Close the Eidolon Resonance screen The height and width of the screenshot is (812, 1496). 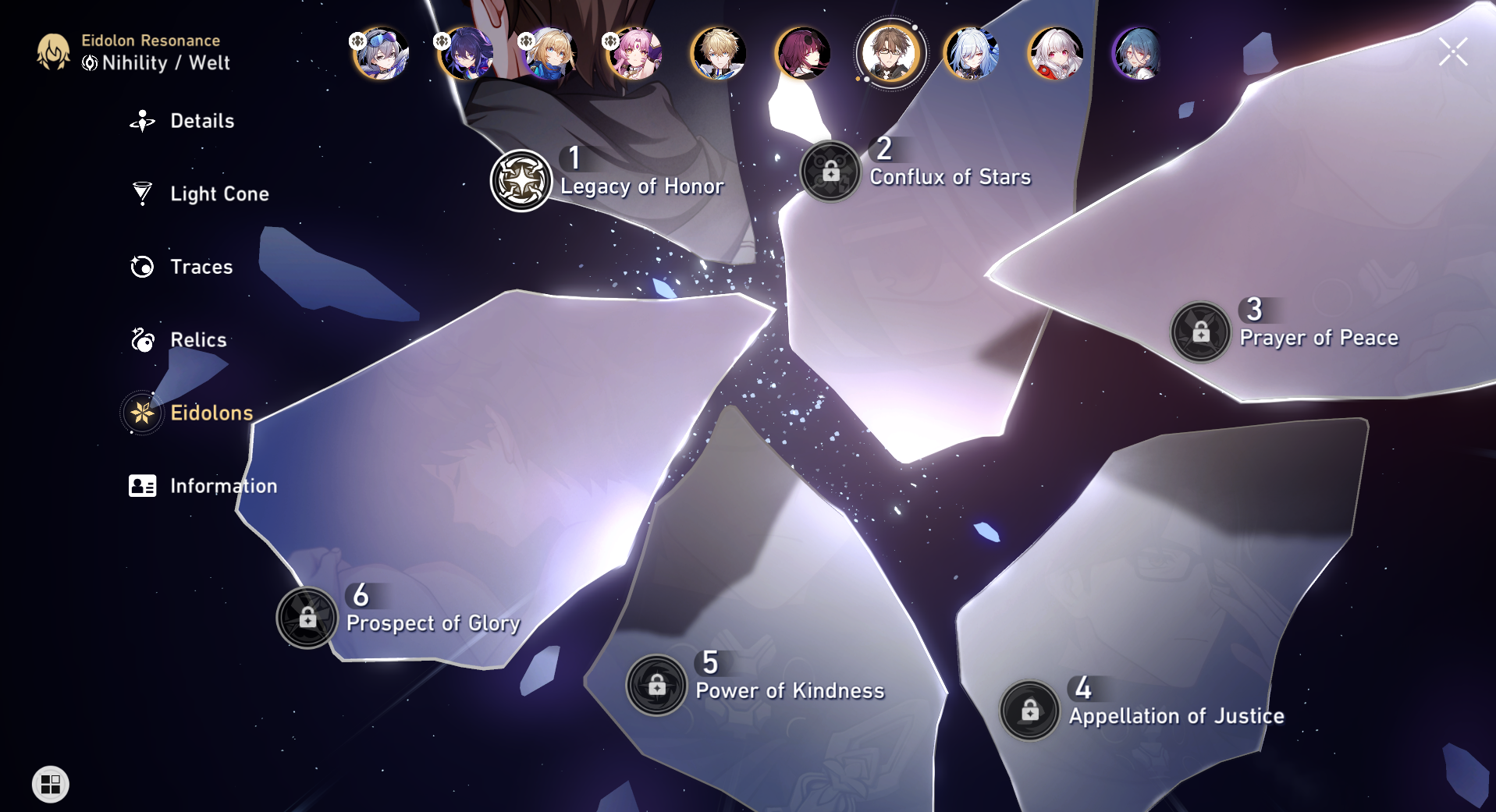[x=1453, y=51]
